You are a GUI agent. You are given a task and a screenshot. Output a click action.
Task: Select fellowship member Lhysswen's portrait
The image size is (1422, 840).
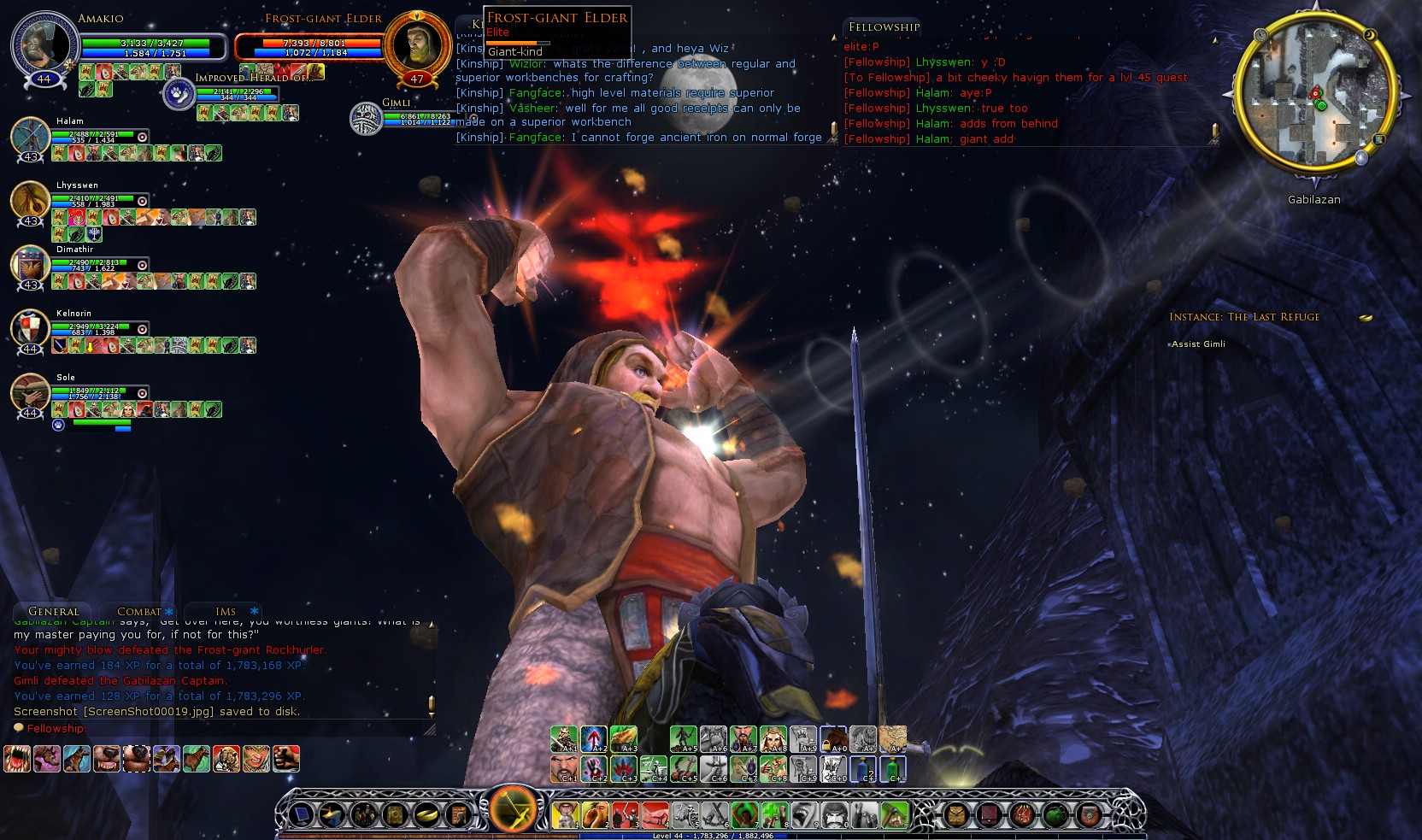[31, 201]
